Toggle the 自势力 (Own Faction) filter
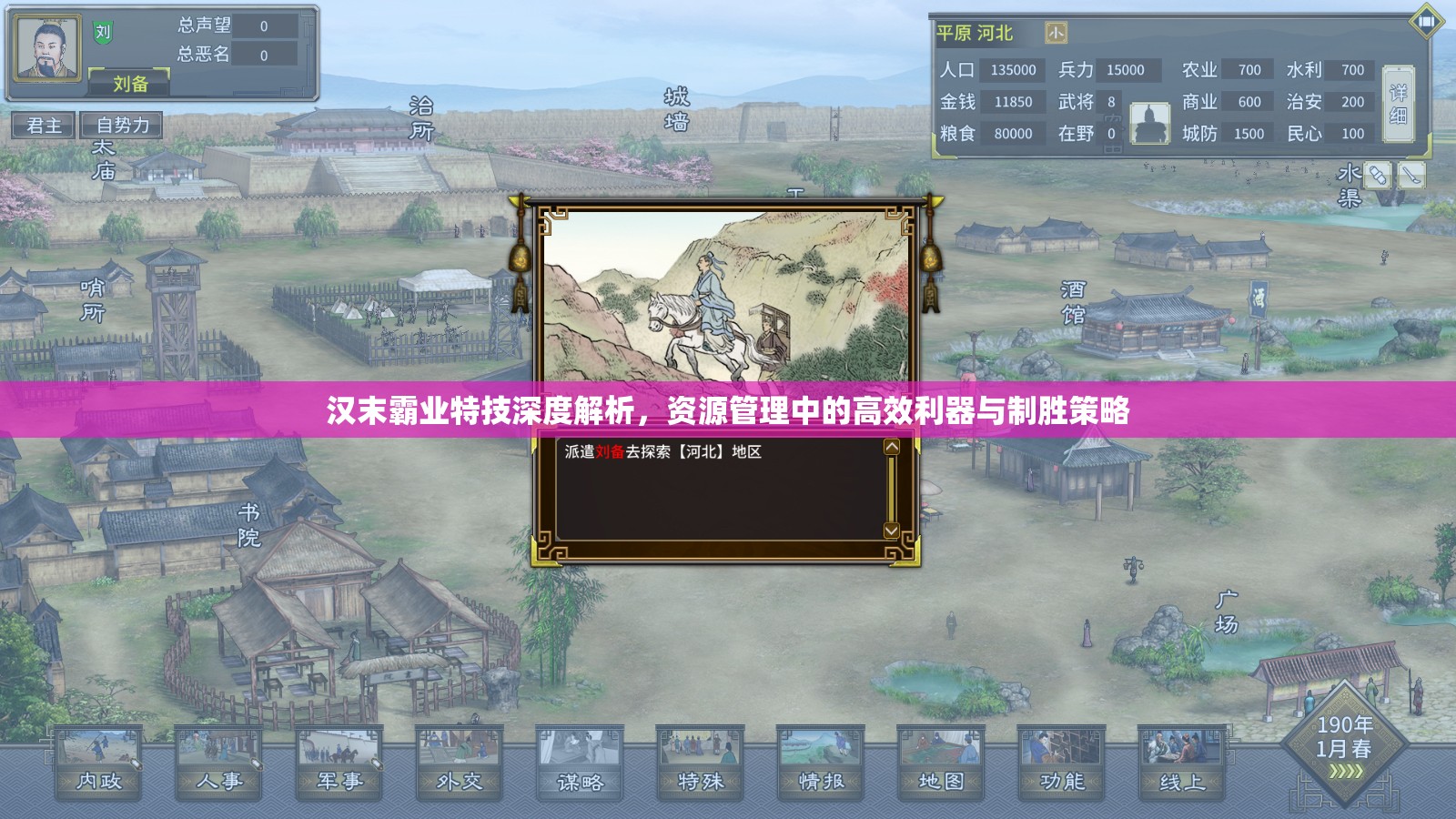The width and height of the screenshot is (1456, 819). [x=121, y=126]
